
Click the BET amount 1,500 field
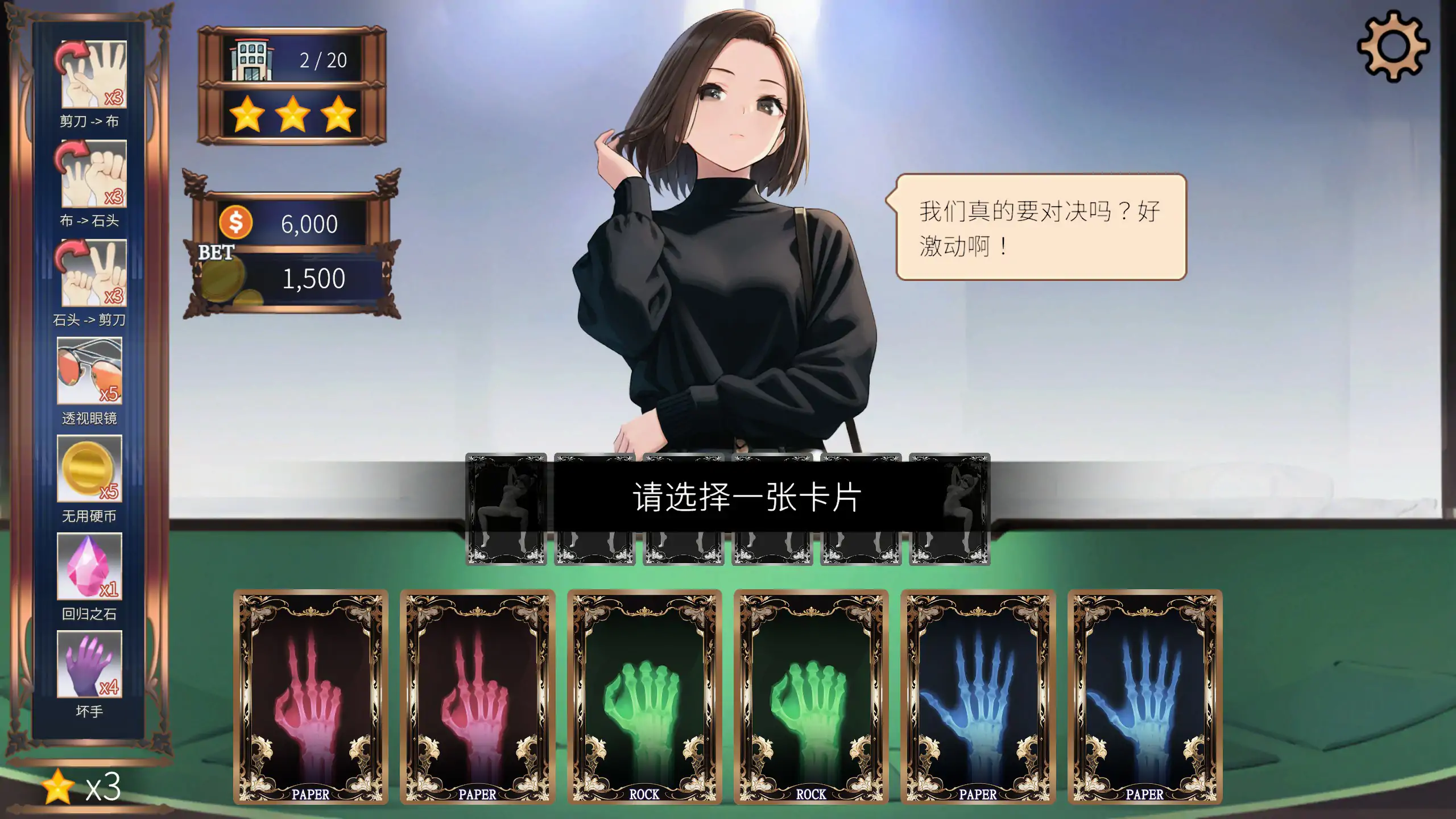pyautogui.click(x=313, y=279)
